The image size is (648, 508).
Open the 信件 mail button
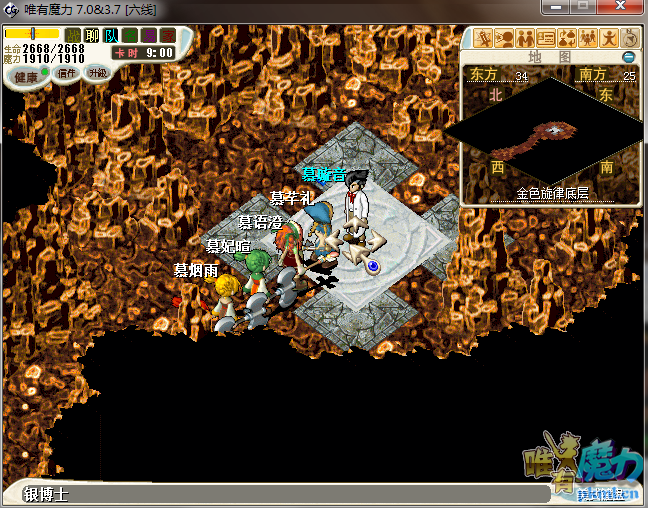(68, 73)
